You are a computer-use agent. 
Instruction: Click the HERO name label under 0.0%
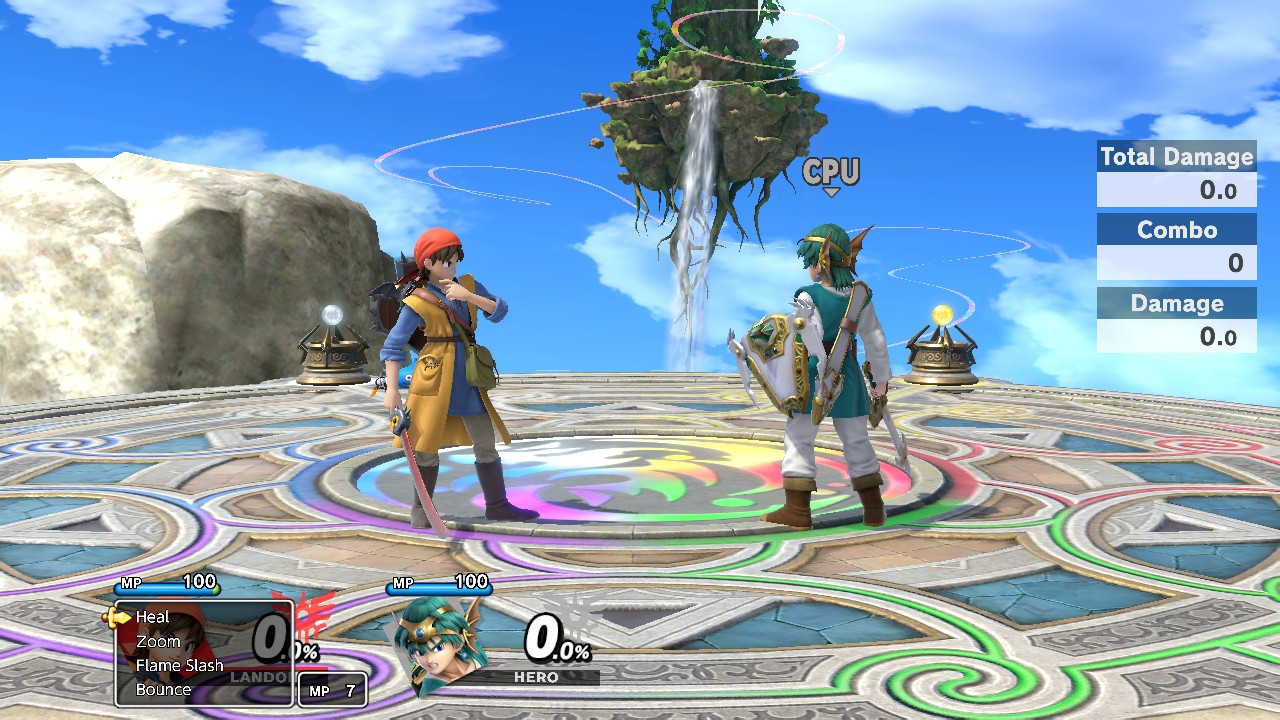[x=538, y=677]
